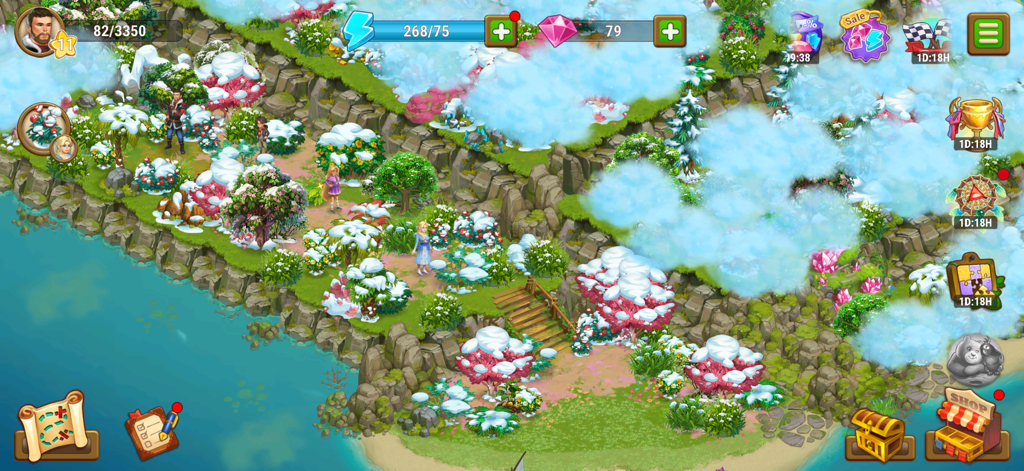Open the Shop stall
The image size is (1024, 471).
coord(967,424)
